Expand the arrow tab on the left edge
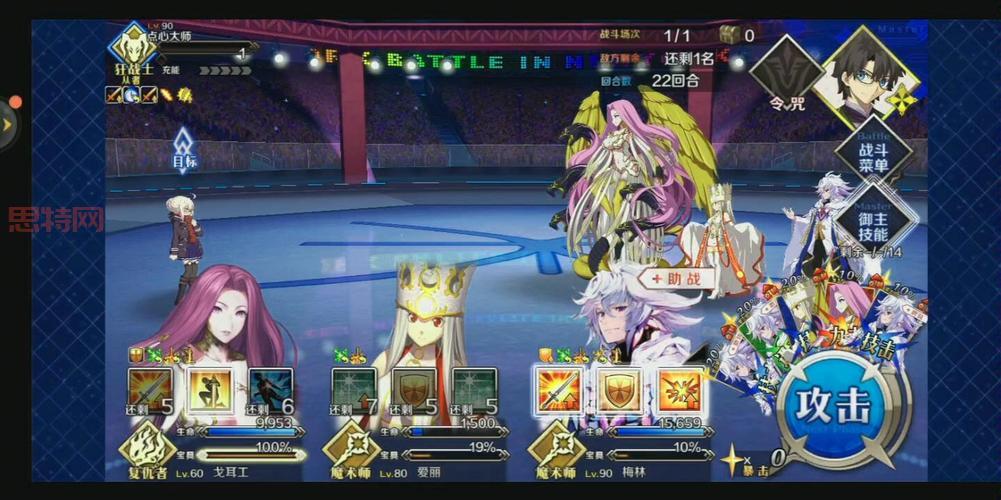 8,125
